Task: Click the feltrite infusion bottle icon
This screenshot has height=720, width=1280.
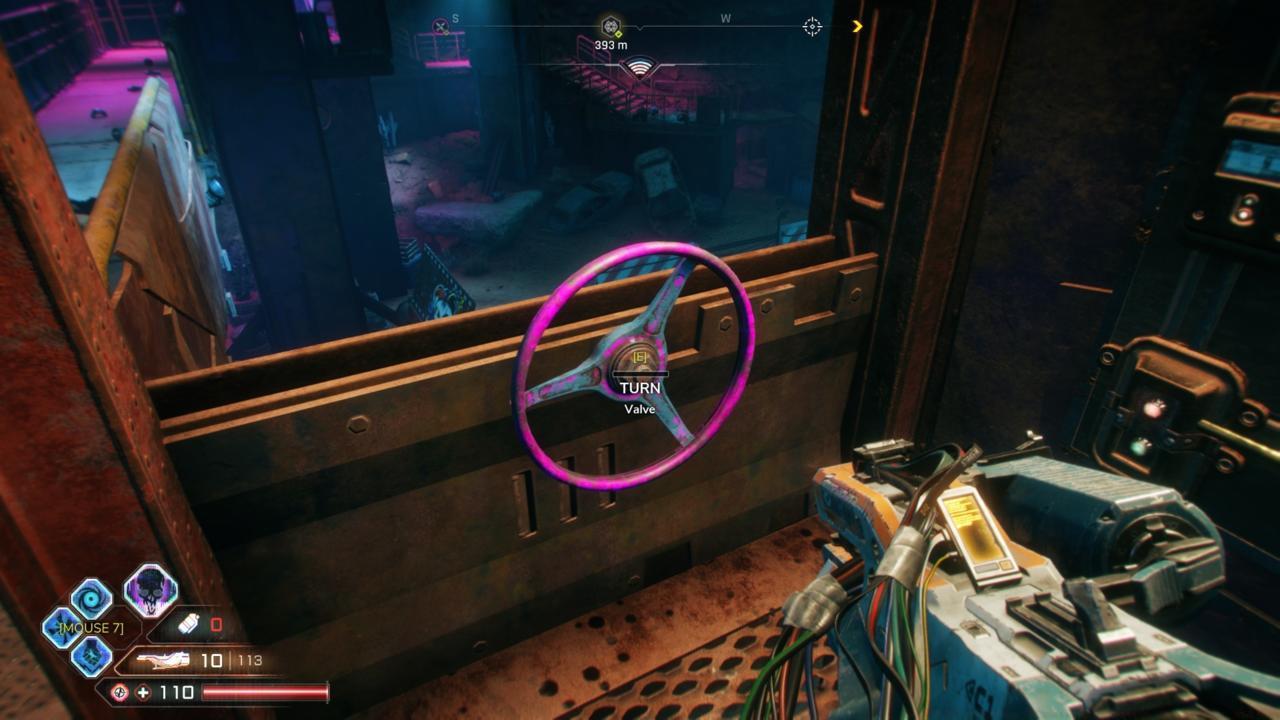Action: (188, 624)
